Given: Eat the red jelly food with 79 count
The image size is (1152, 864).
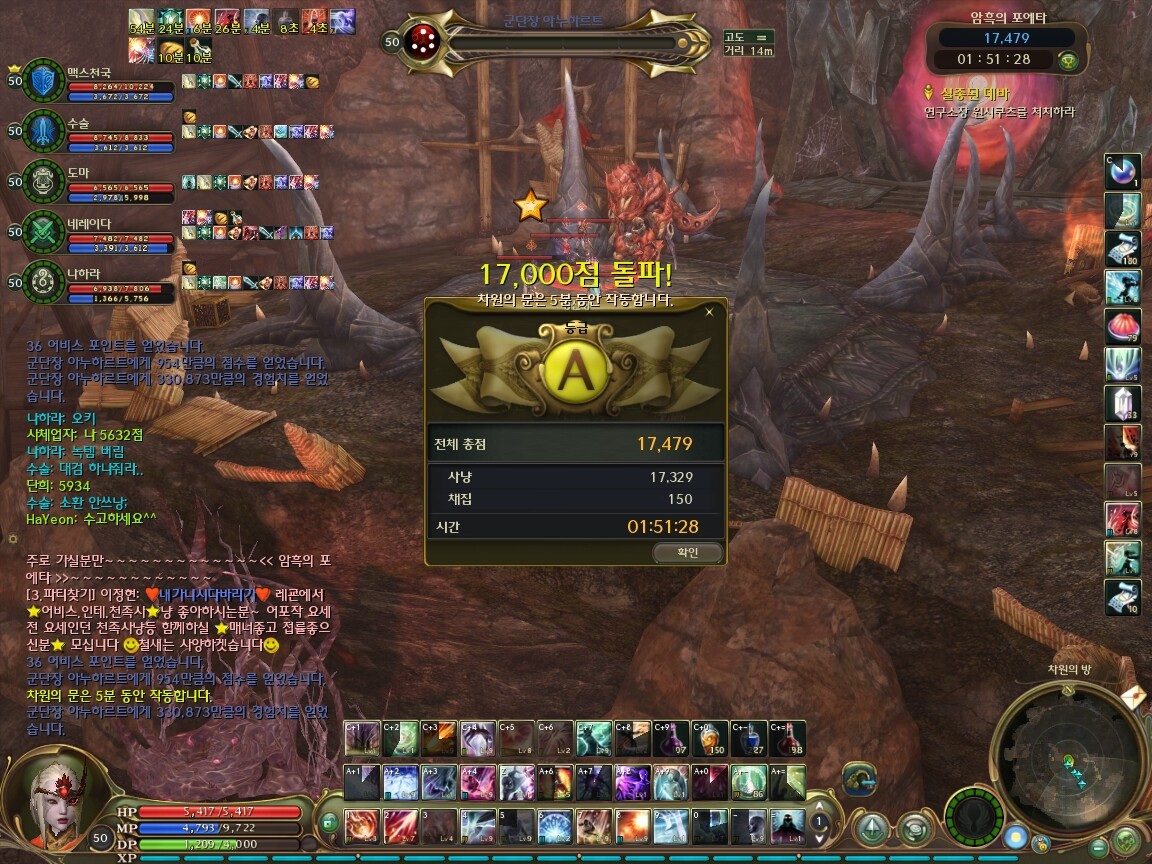Looking at the screenshot, I should (x=1122, y=326).
